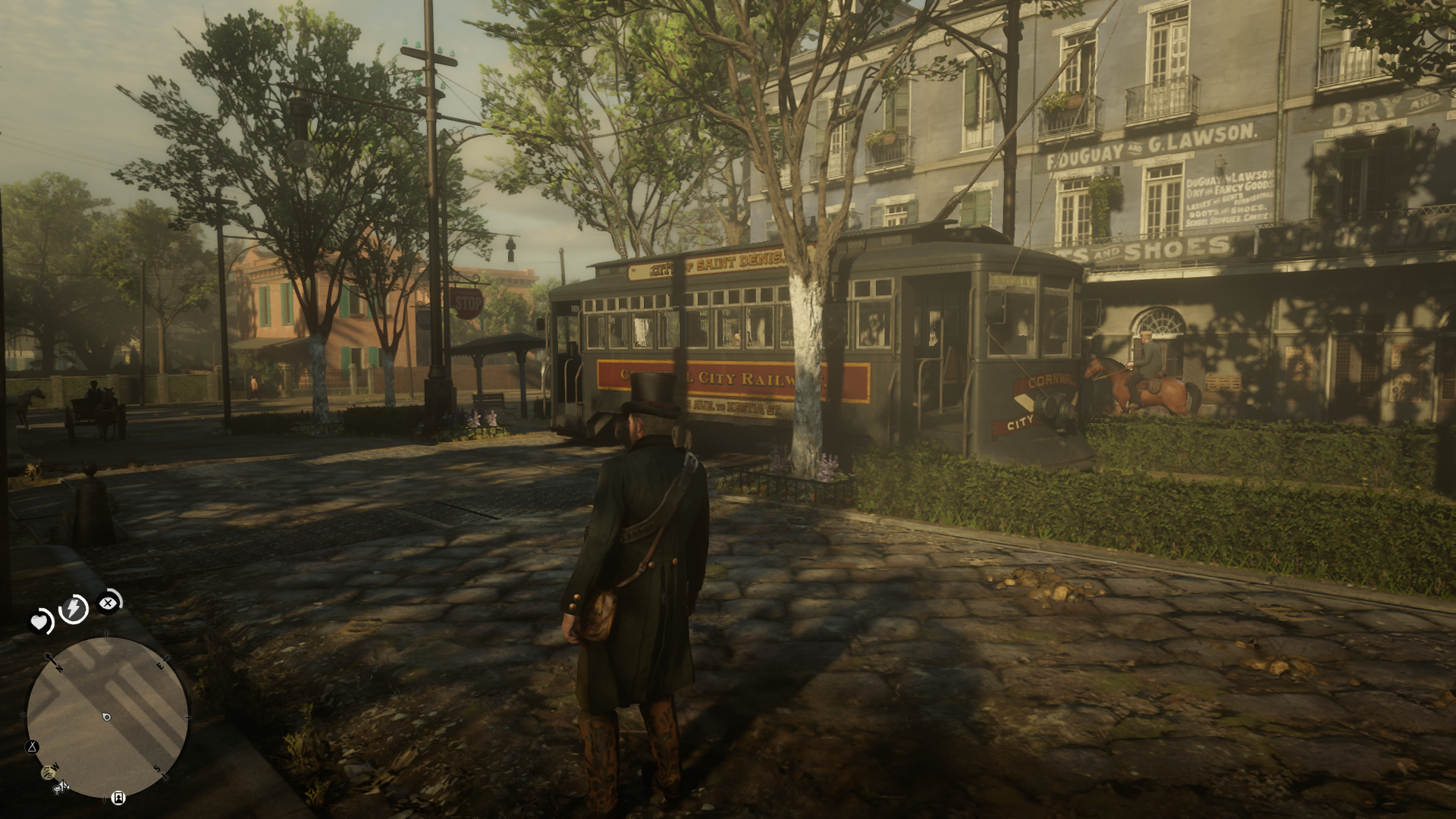This screenshot has width=1456, height=819.
Task: Click the yellow mission marker beside the minimap
Action: pos(49,772)
